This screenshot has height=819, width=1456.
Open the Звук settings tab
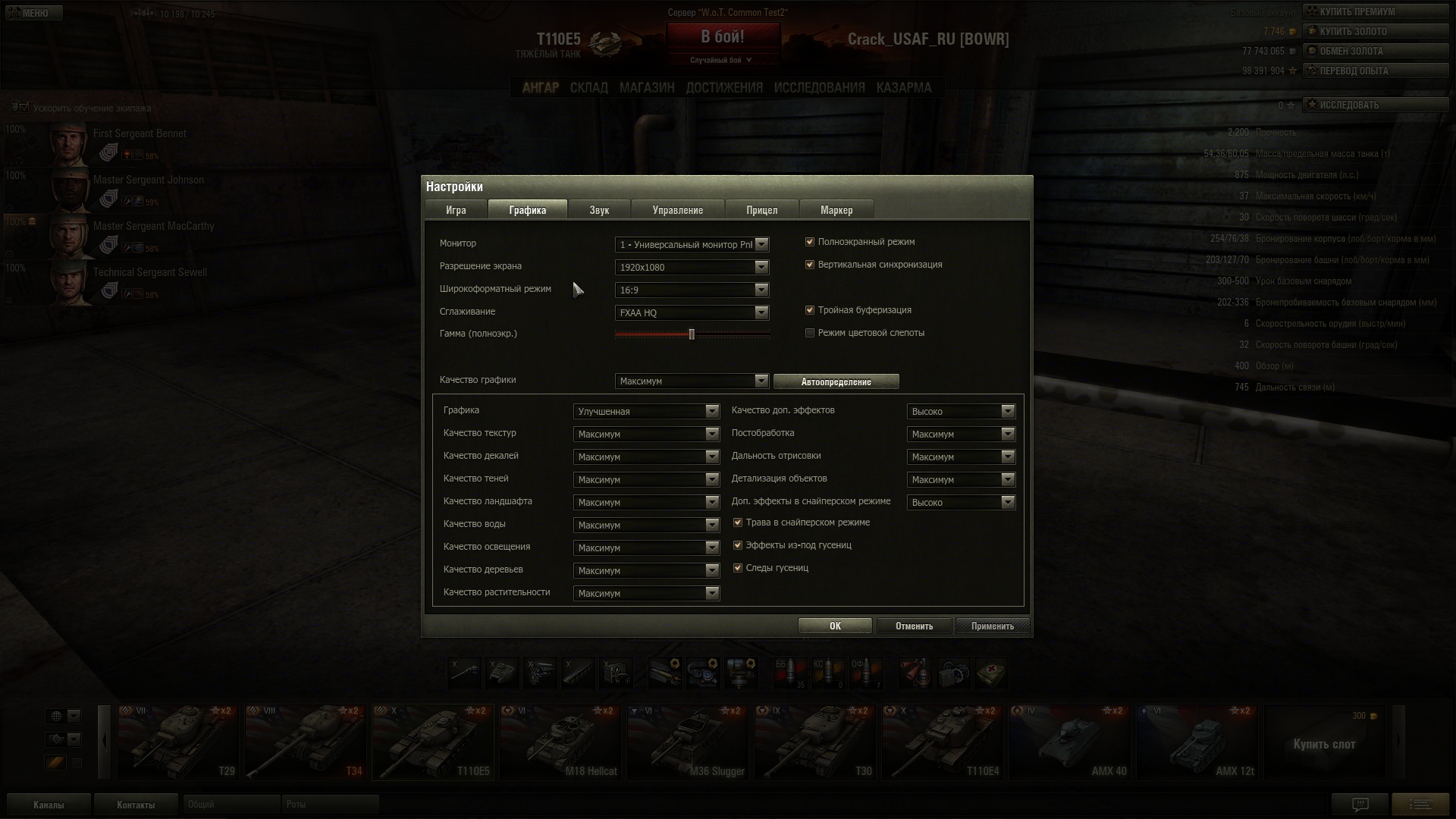(x=599, y=210)
